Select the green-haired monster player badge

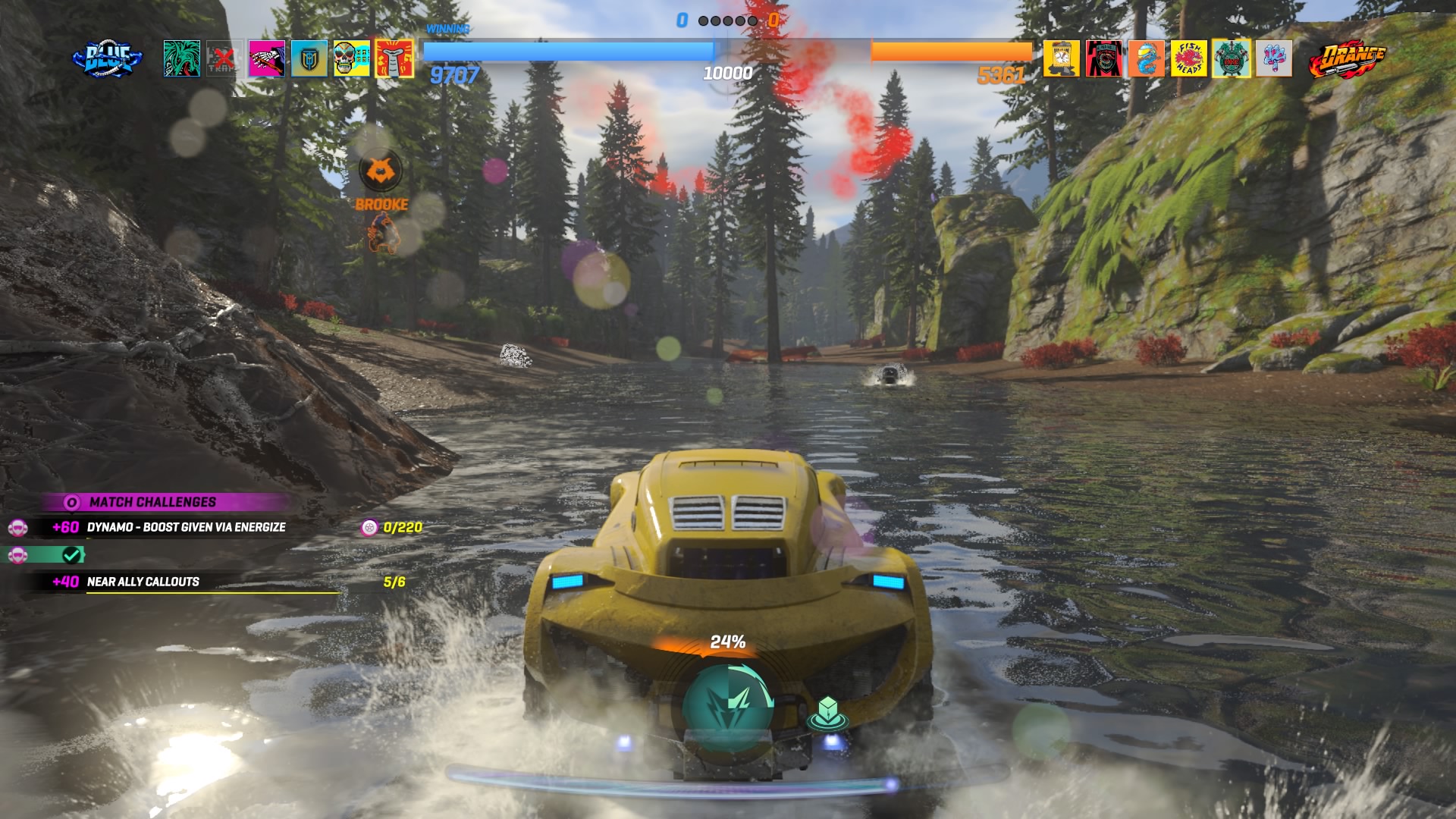182,58
